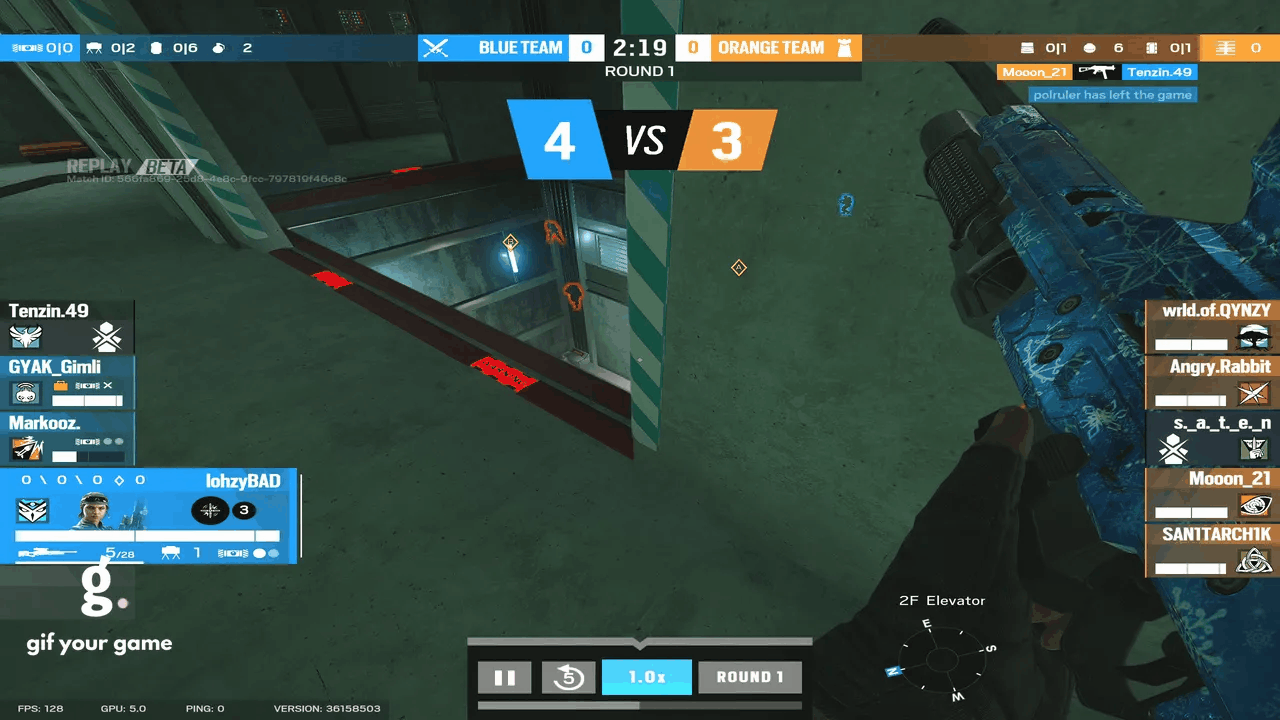Click the rewind 5 seconds button
Screen dimensions: 1280x720
(x=568, y=677)
